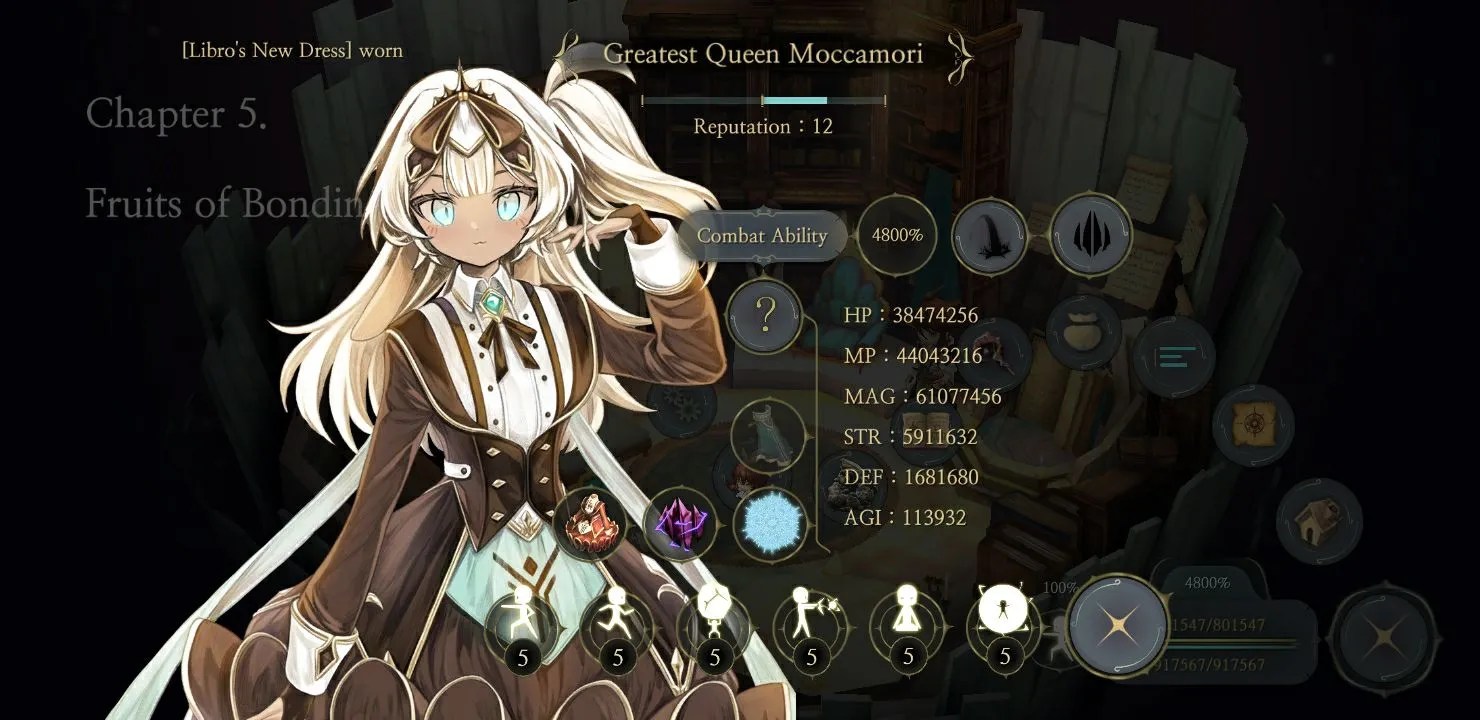Select the witch hat equipment icon
The height and width of the screenshot is (720, 1480).
[x=989, y=236]
